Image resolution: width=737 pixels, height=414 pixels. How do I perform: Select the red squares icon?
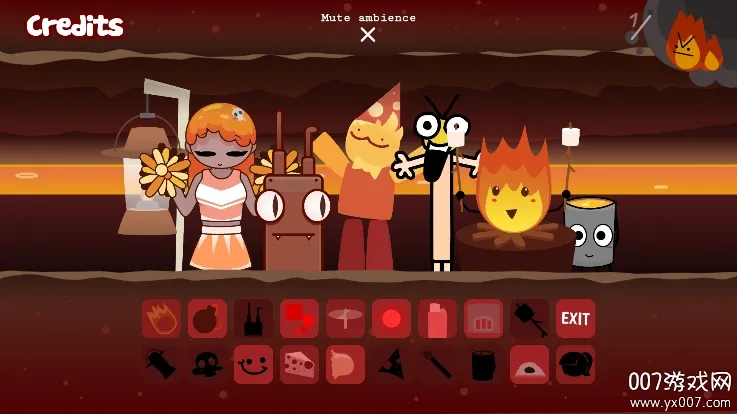299,319
